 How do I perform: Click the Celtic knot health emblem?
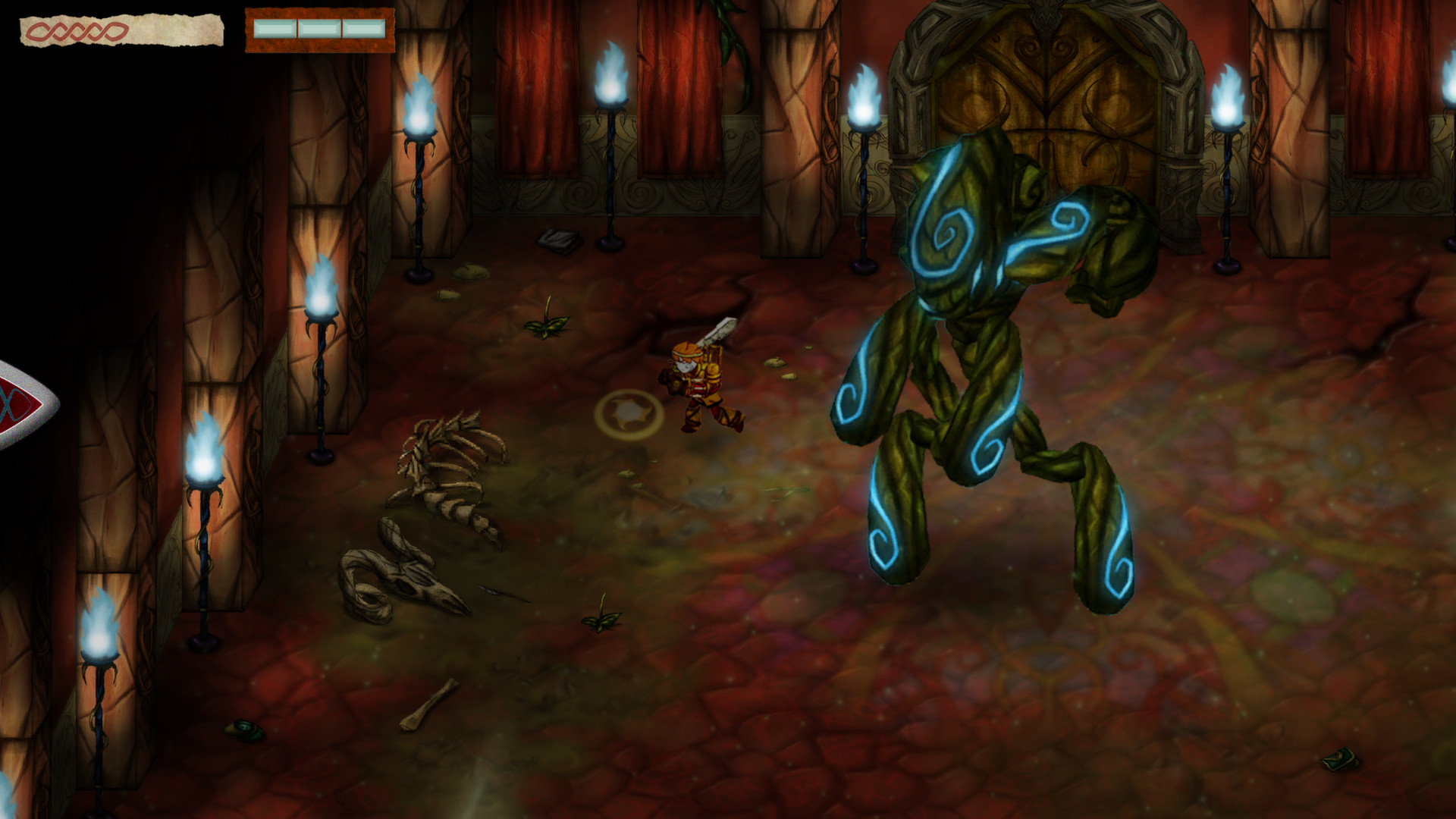[x=76, y=29]
